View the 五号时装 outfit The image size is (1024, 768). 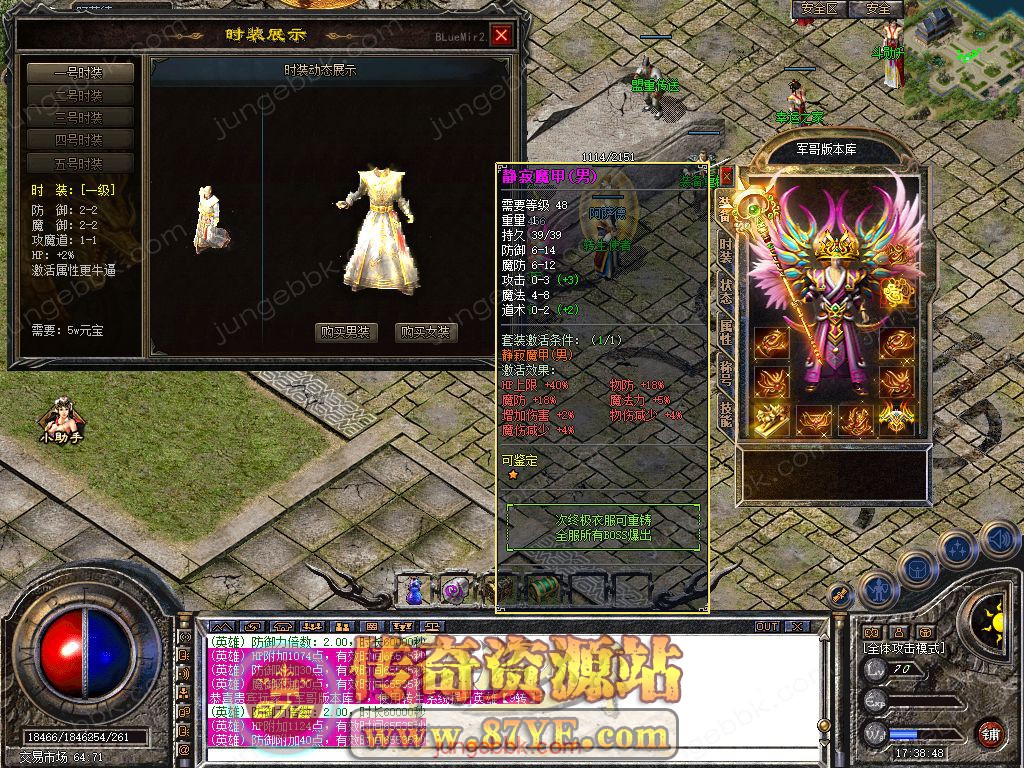tap(79, 164)
